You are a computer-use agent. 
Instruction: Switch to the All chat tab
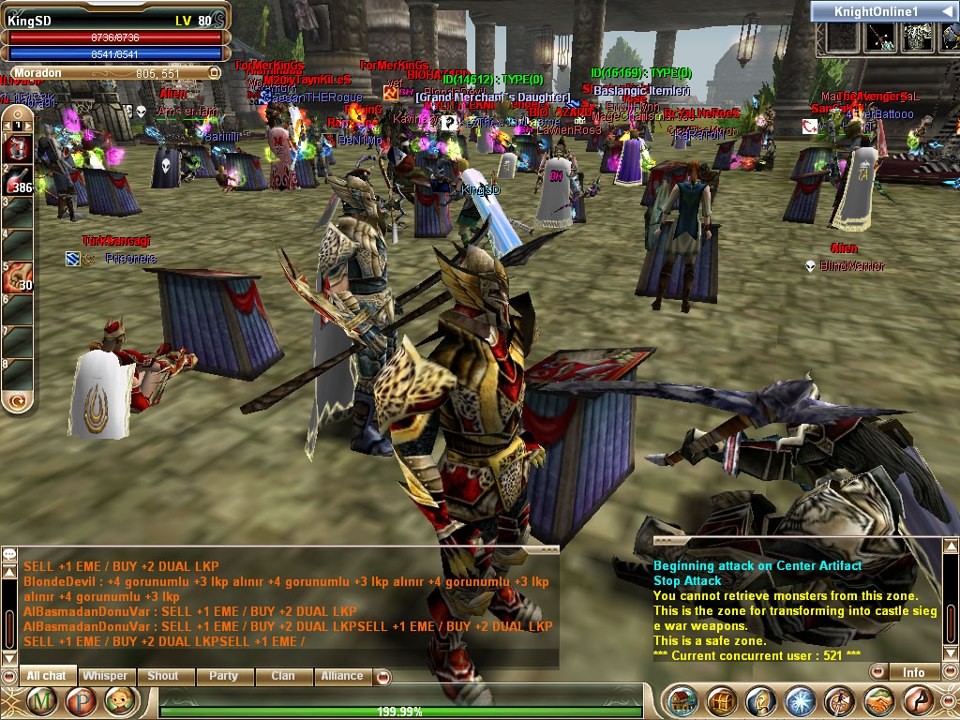(46, 676)
